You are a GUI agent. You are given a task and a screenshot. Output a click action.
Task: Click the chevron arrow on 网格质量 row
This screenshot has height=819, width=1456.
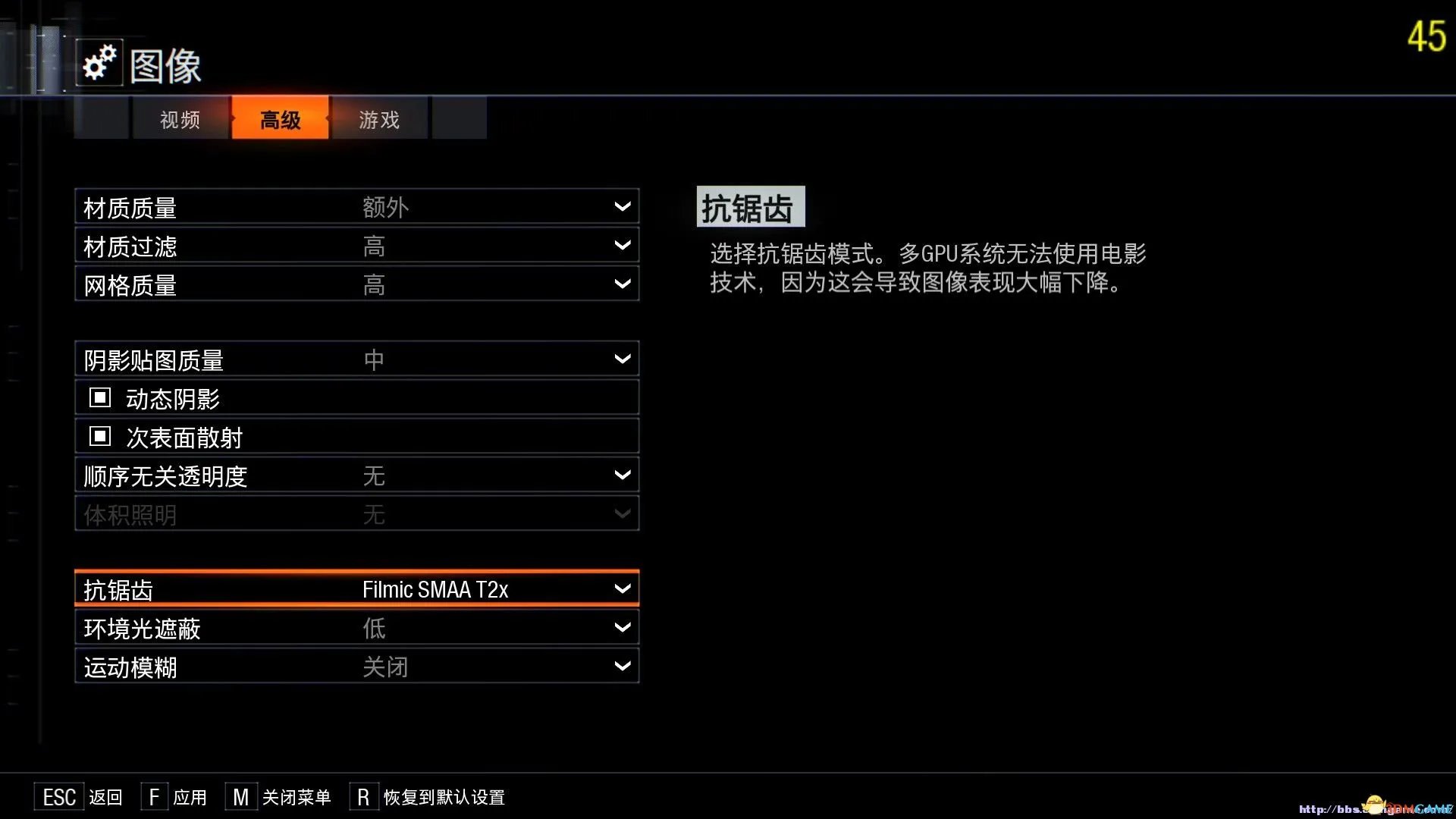point(622,283)
